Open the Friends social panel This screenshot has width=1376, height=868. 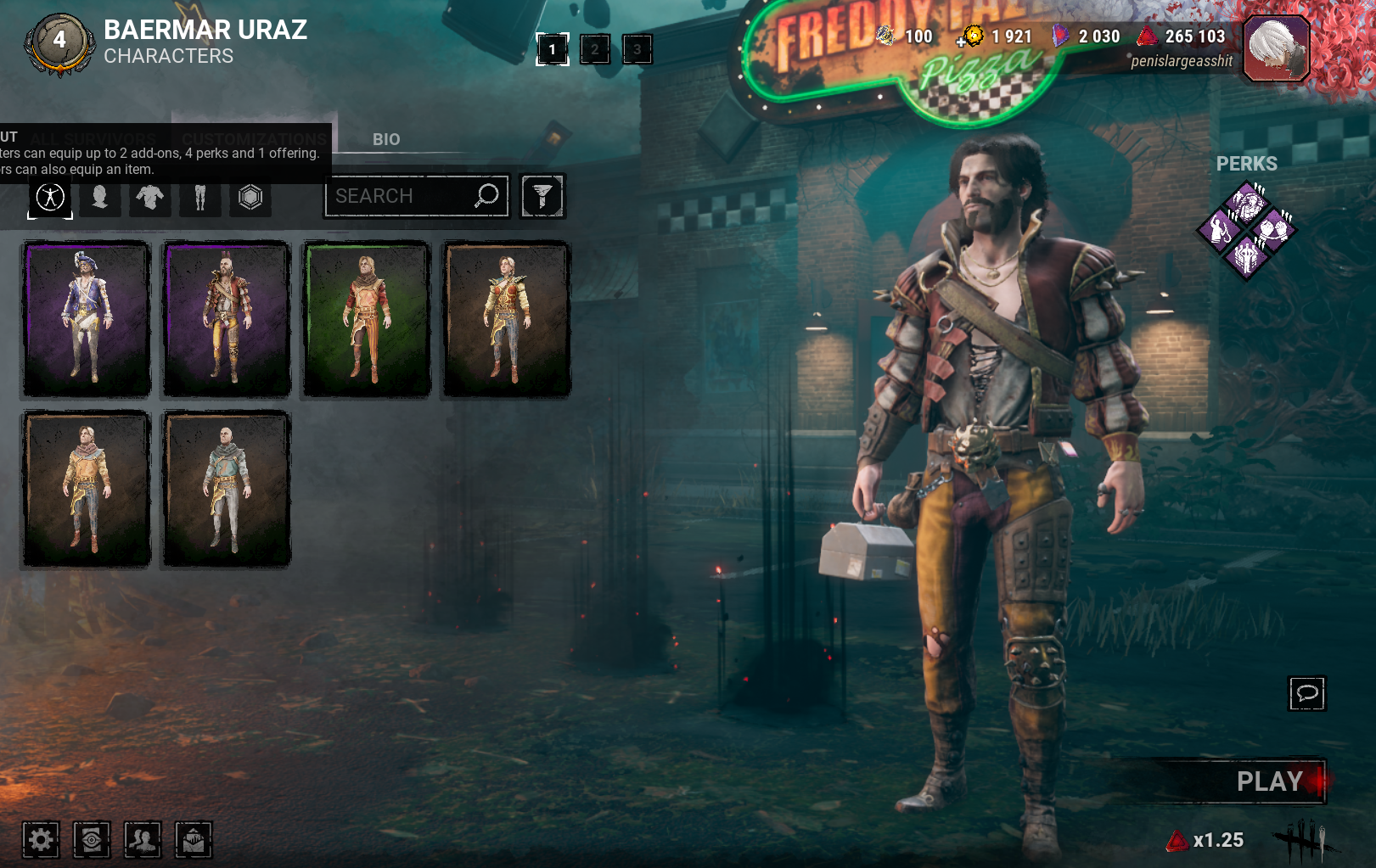[143, 840]
